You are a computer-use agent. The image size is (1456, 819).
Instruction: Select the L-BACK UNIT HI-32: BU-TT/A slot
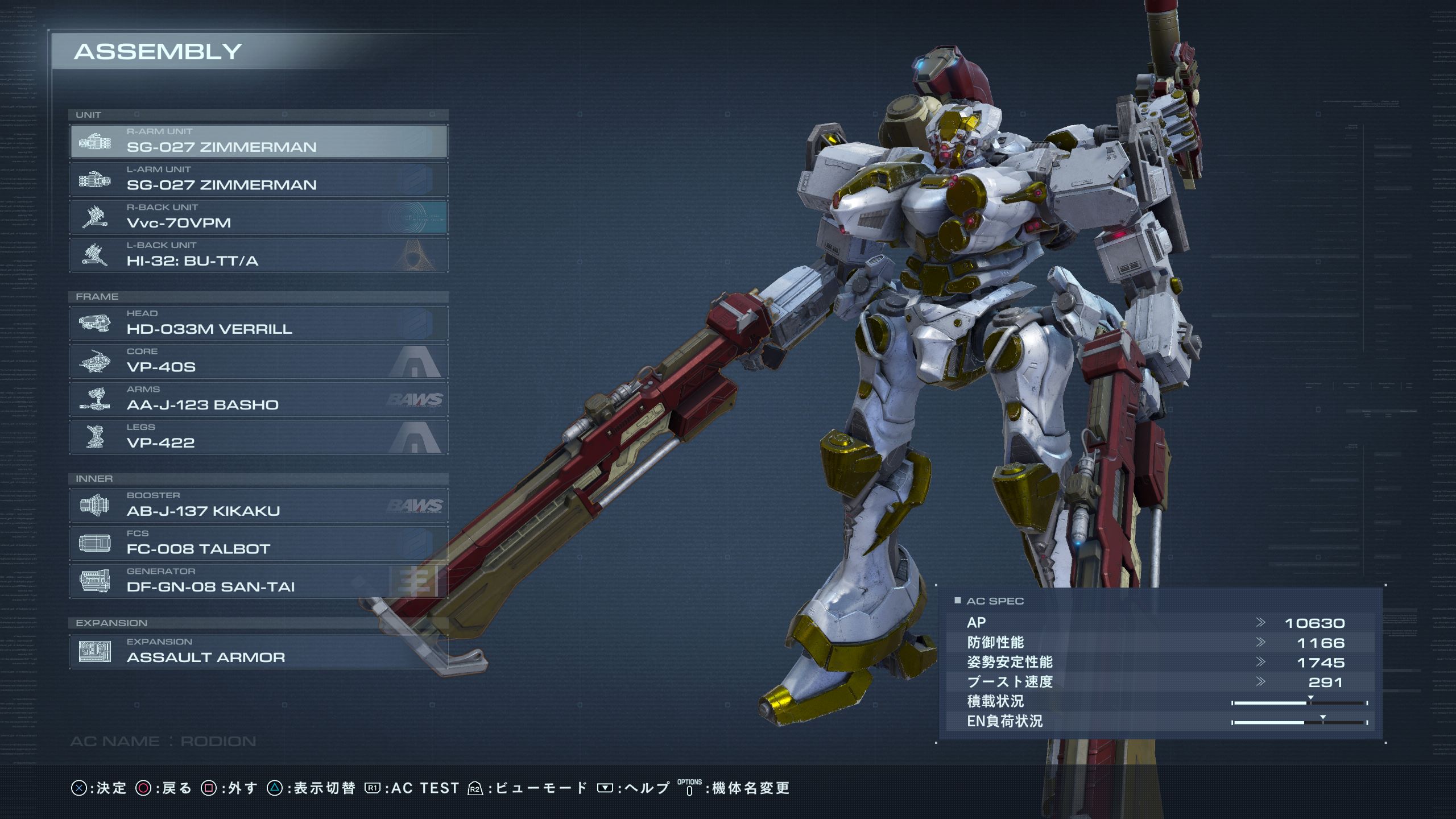[x=259, y=255]
